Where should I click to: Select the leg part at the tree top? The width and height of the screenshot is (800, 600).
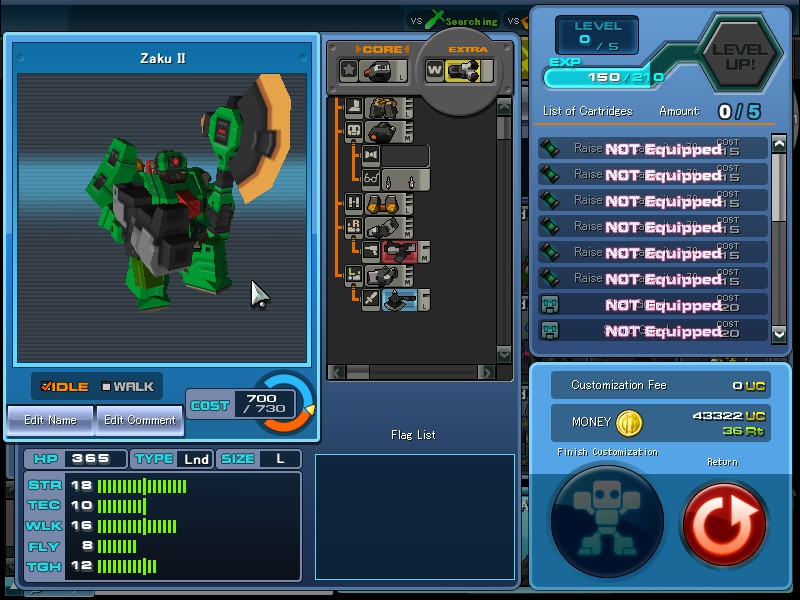384,108
